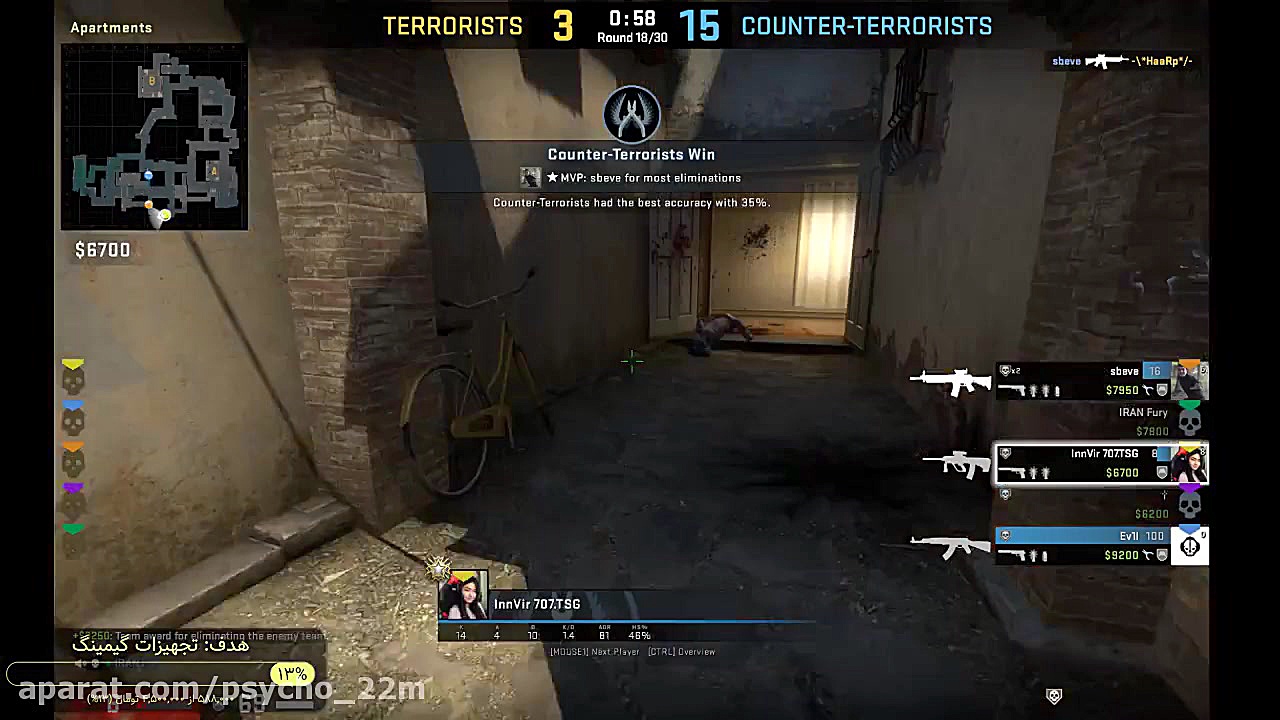Click the Apartments minimap
The image size is (1280, 720).
pos(154,137)
